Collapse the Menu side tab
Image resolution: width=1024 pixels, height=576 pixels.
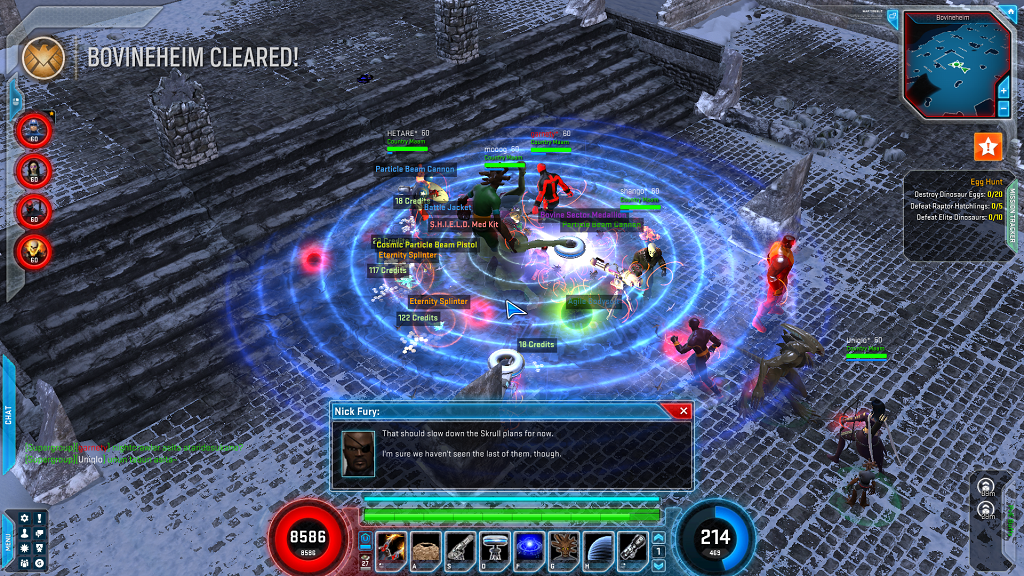click(8, 538)
